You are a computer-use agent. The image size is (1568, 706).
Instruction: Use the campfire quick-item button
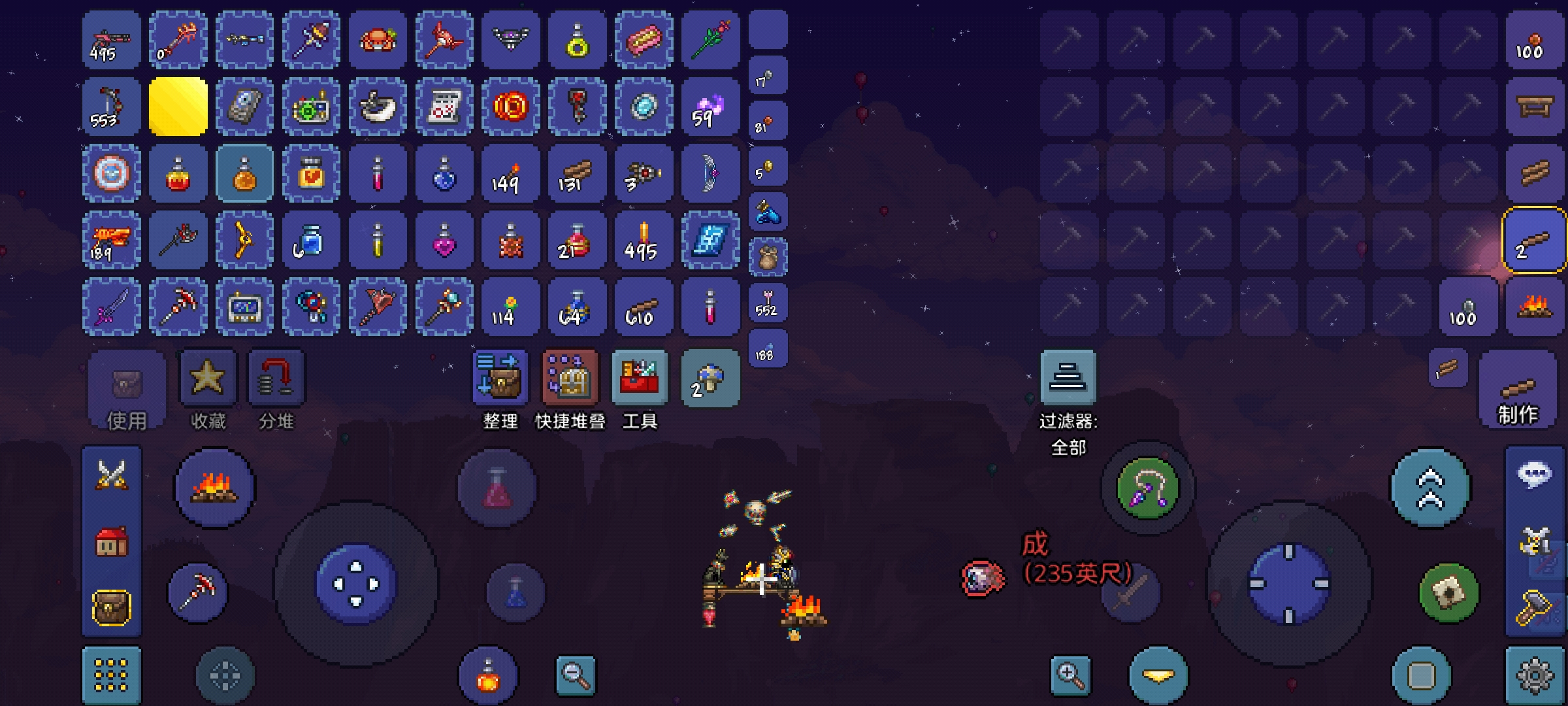214,488
